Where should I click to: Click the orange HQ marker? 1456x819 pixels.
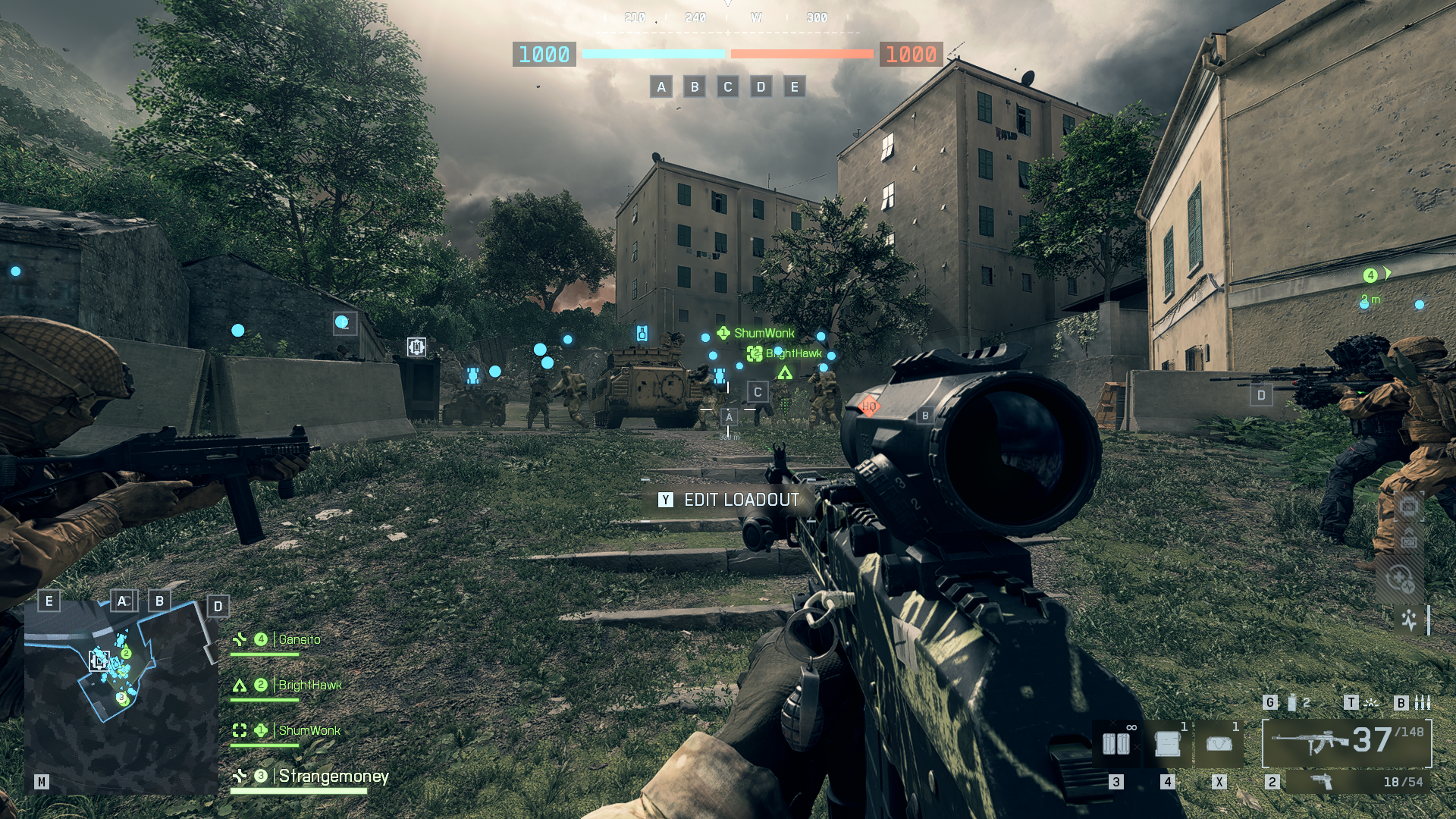point(869,406)
